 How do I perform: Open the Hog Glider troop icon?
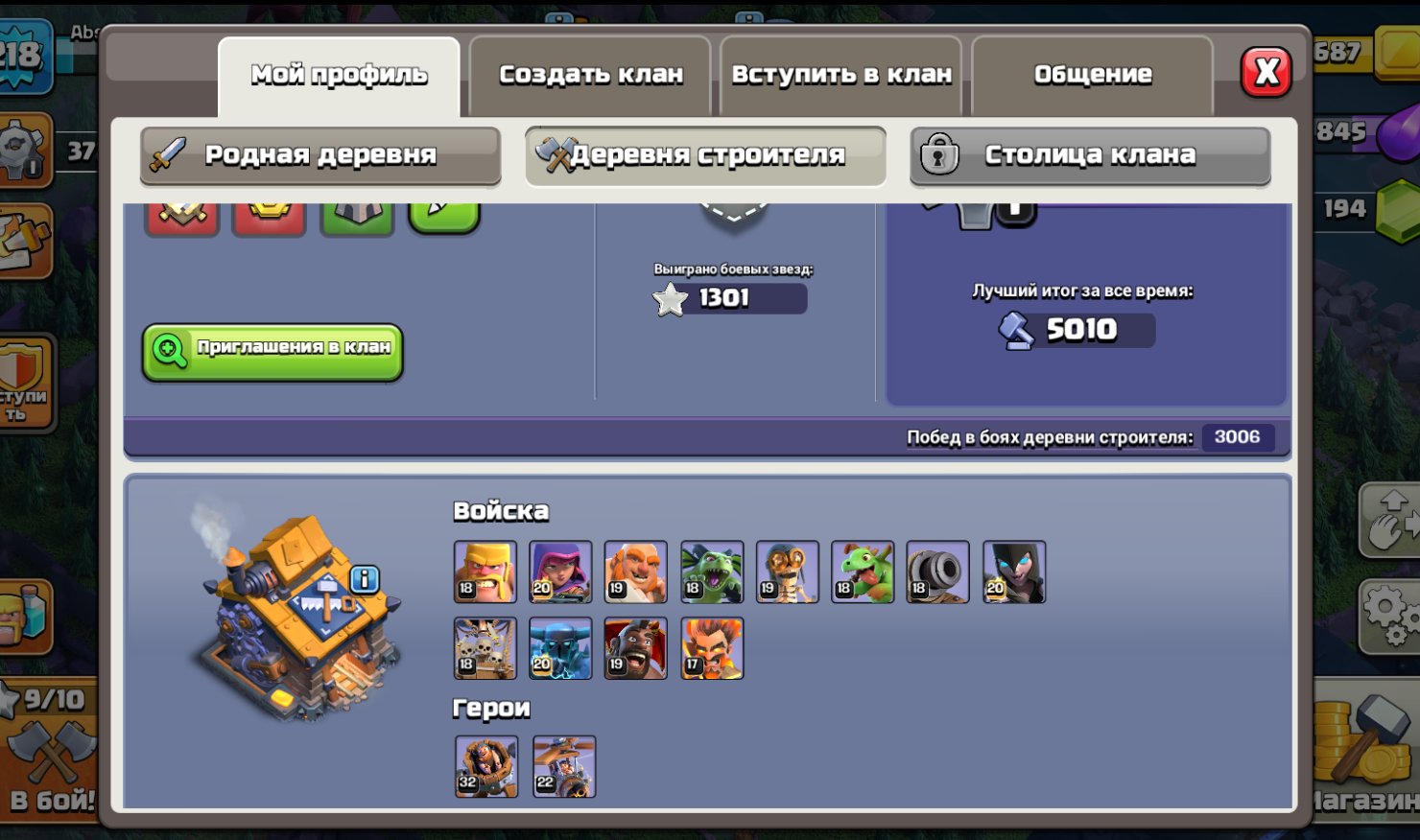click(x=634, y=649)
